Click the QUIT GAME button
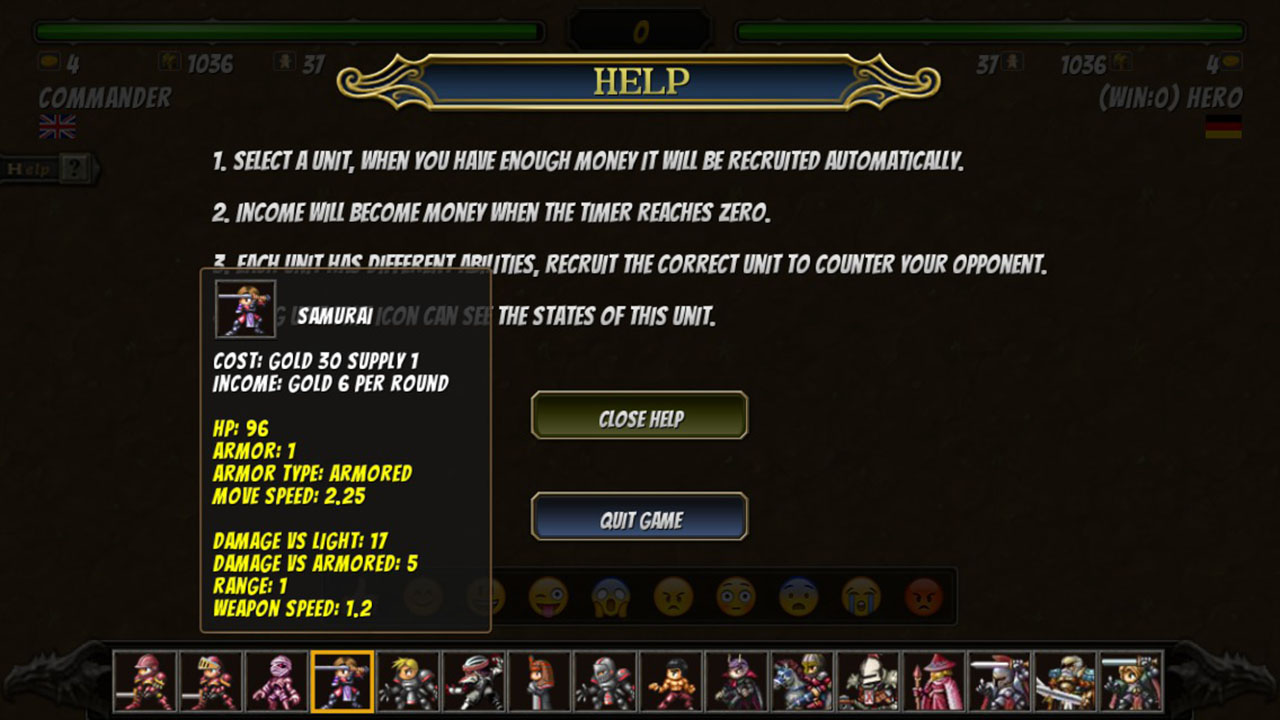 pos(640,517)
